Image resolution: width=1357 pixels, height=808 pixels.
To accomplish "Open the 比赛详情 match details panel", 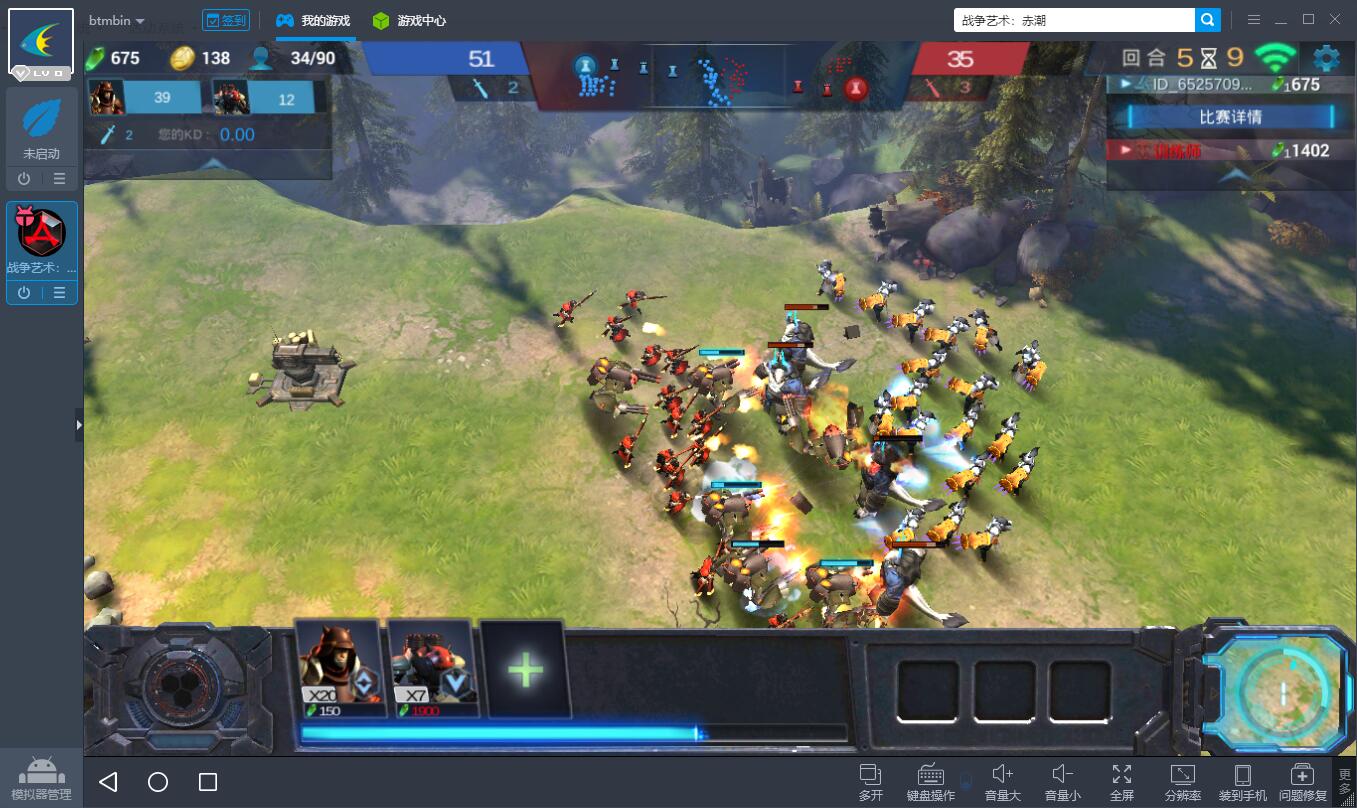I will (1230, 117).
